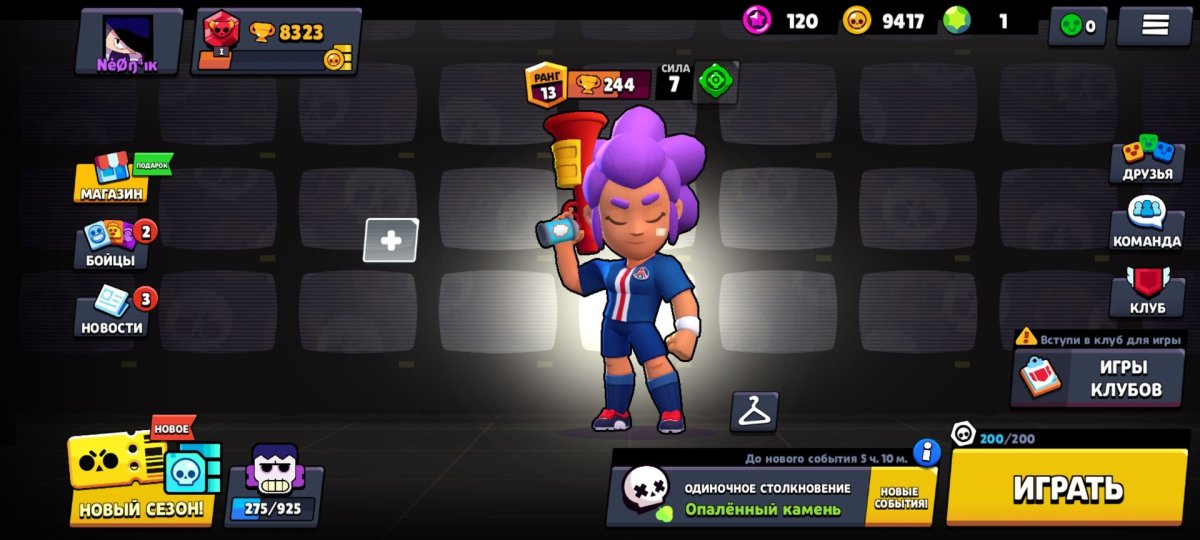This screenshot has width=1200, height=540.
Task: Tap the green skull counter button
Action: tap(1076, 26)
